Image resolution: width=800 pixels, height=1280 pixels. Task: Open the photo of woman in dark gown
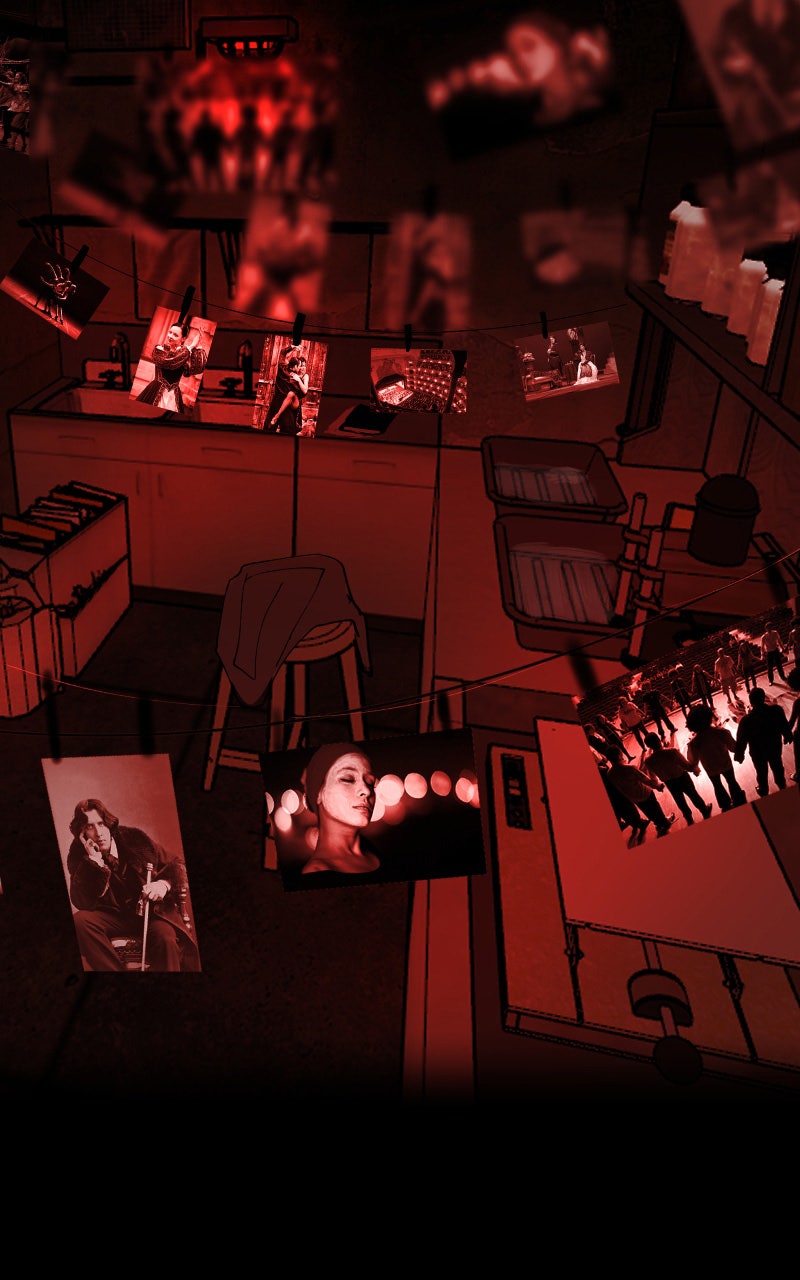click(172, 359)
